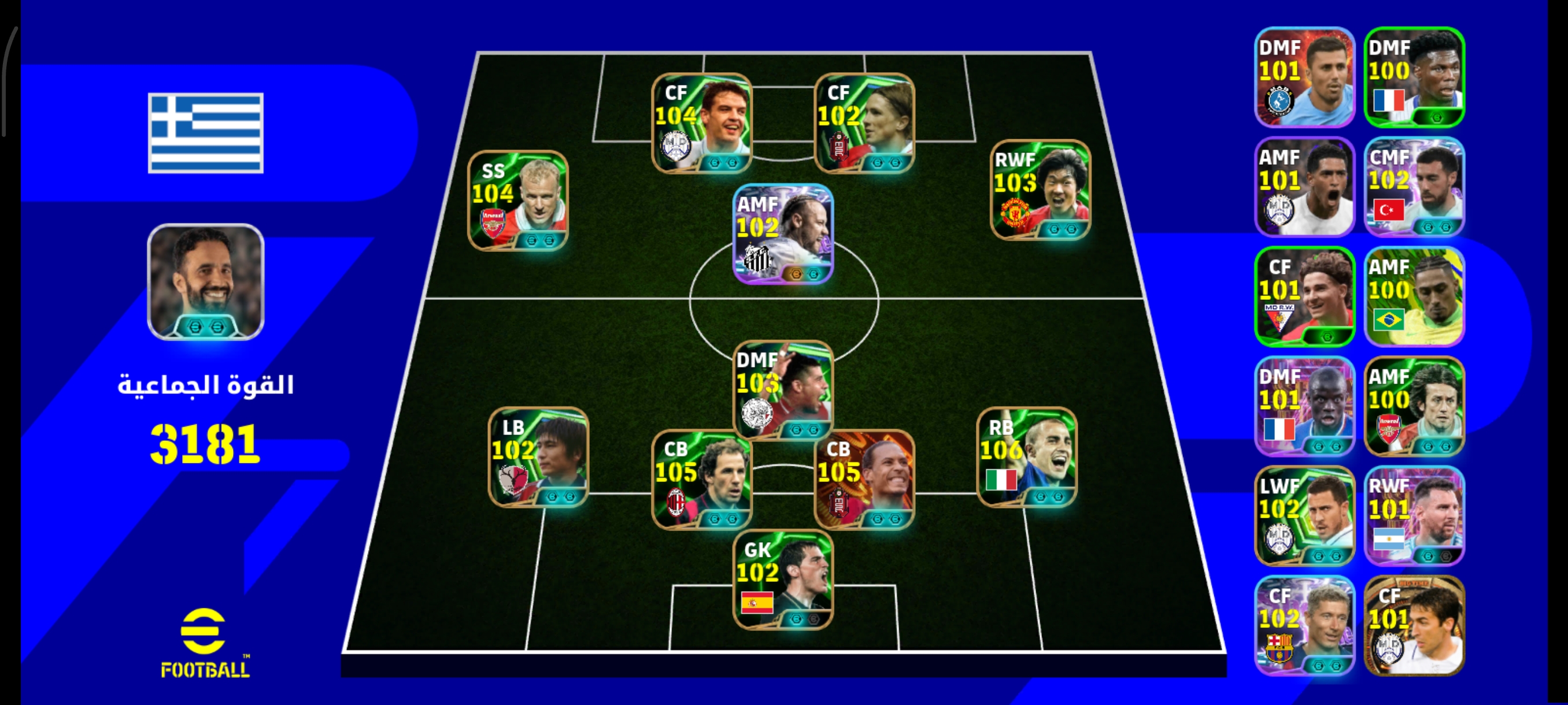Select the substitute DMF 100 France card
Image resolution: width=1568 pixels, height=705 pixels.
1414,77
